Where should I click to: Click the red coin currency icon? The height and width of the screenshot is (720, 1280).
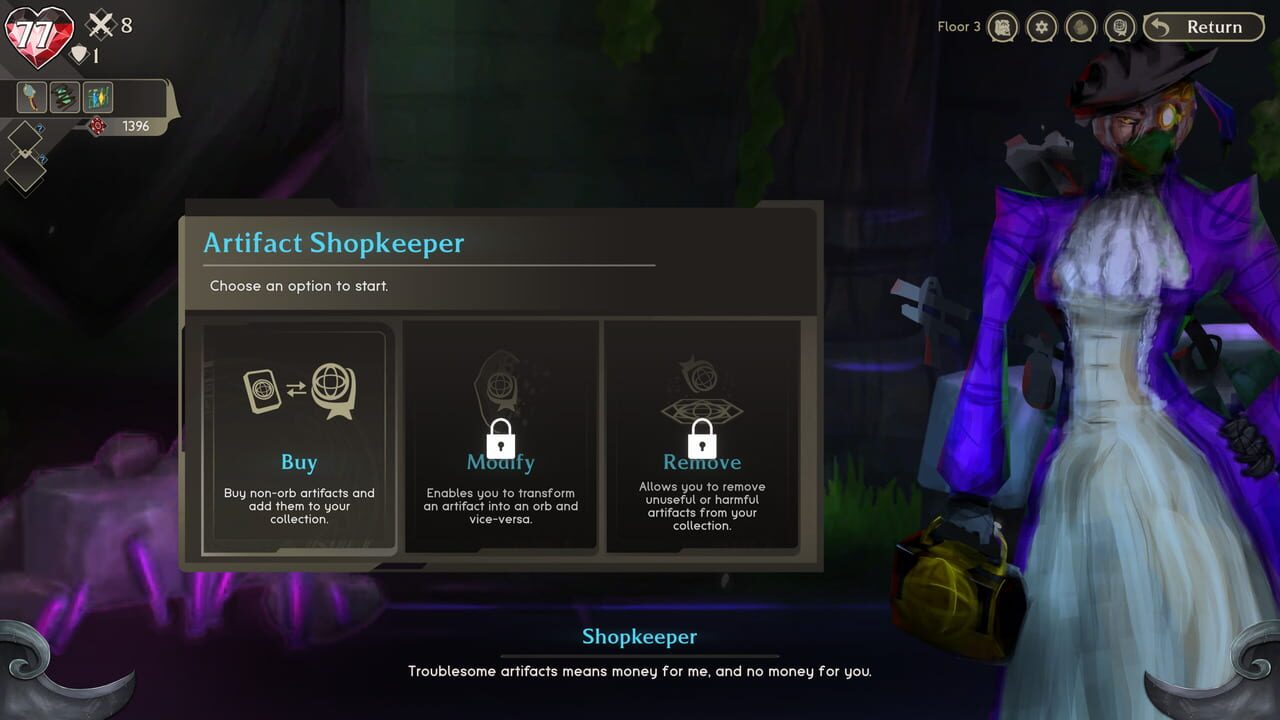pyautogui.click(x=97, y=125)
